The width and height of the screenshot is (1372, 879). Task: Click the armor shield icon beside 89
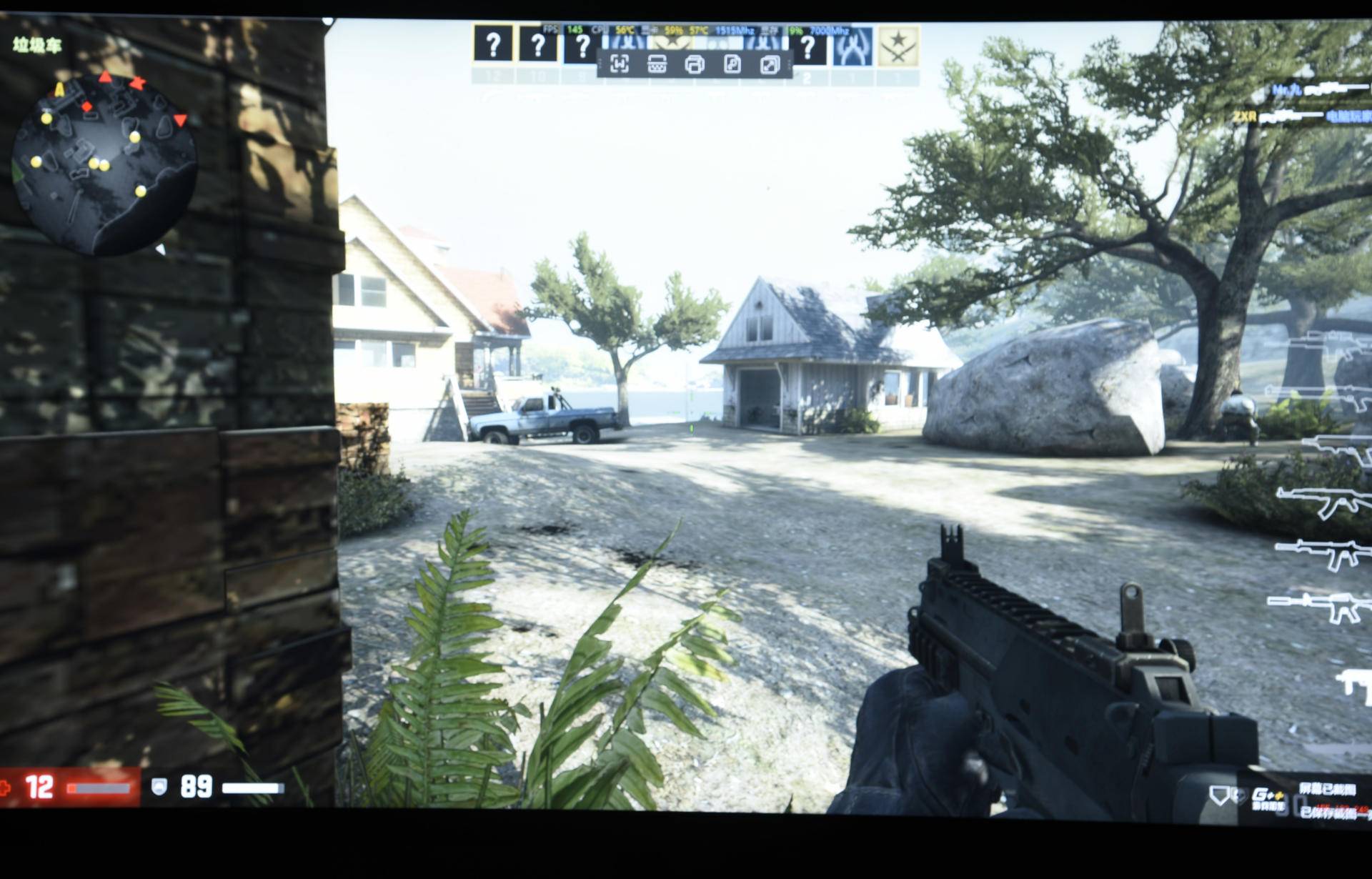159,788
